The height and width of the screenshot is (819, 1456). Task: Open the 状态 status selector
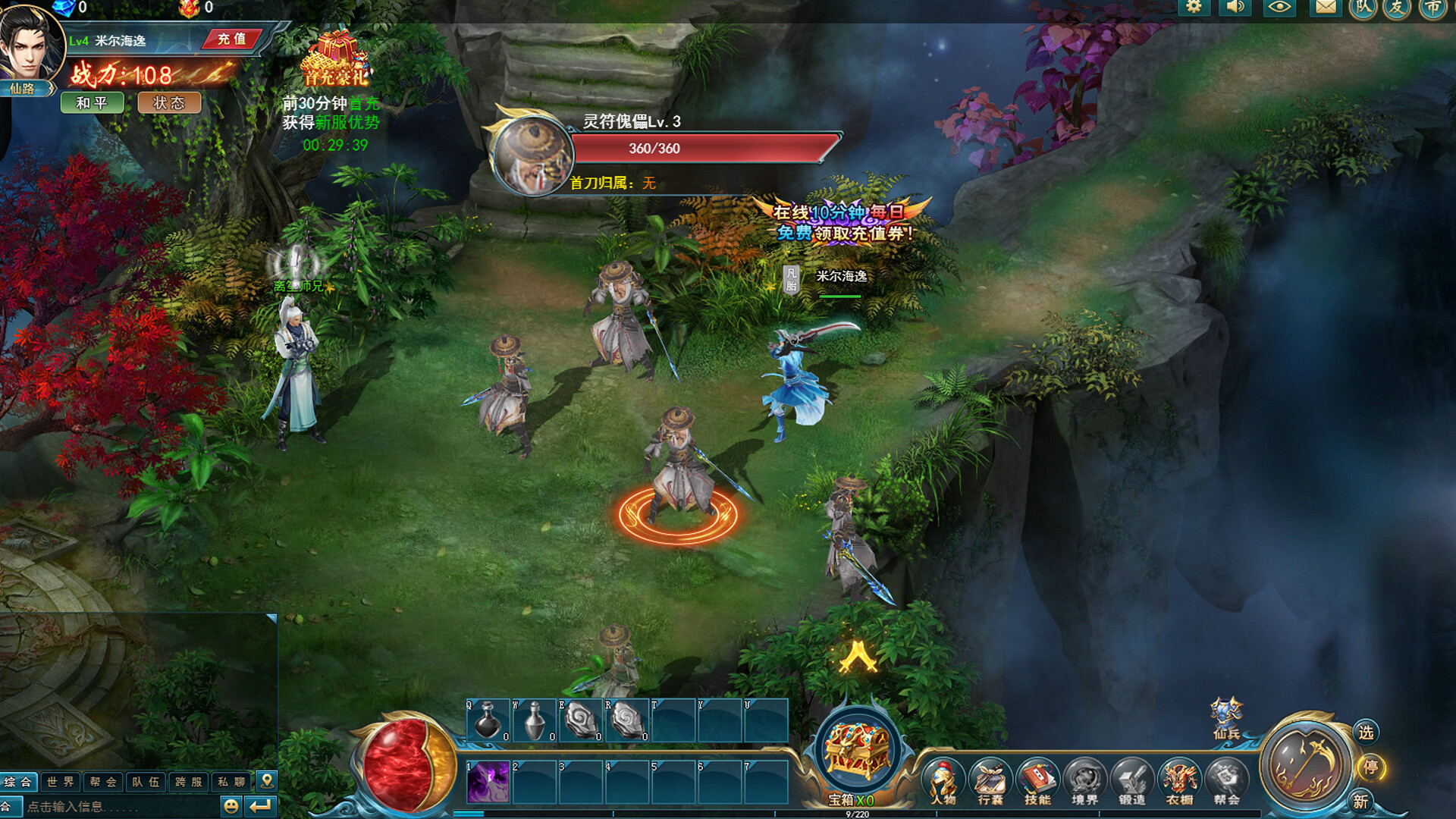170,103
